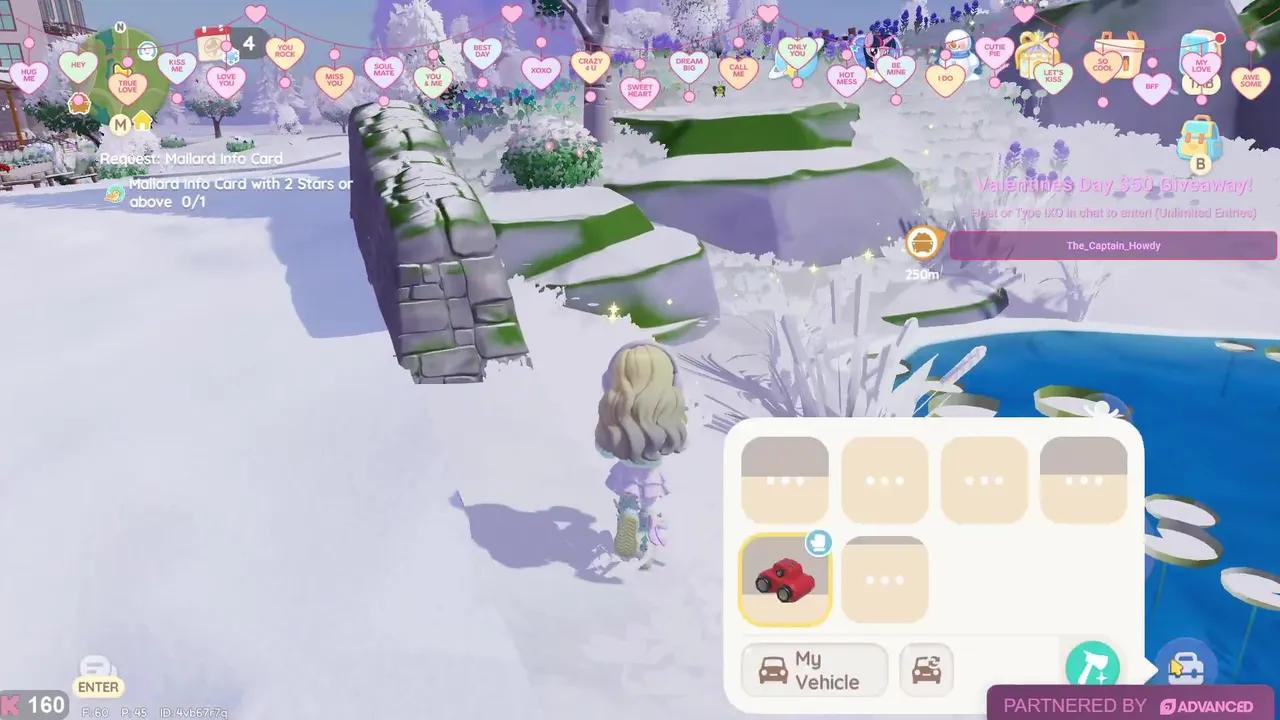Click the snowman event icon
This screenshot has height=720, width=1280.
[960, 50]
